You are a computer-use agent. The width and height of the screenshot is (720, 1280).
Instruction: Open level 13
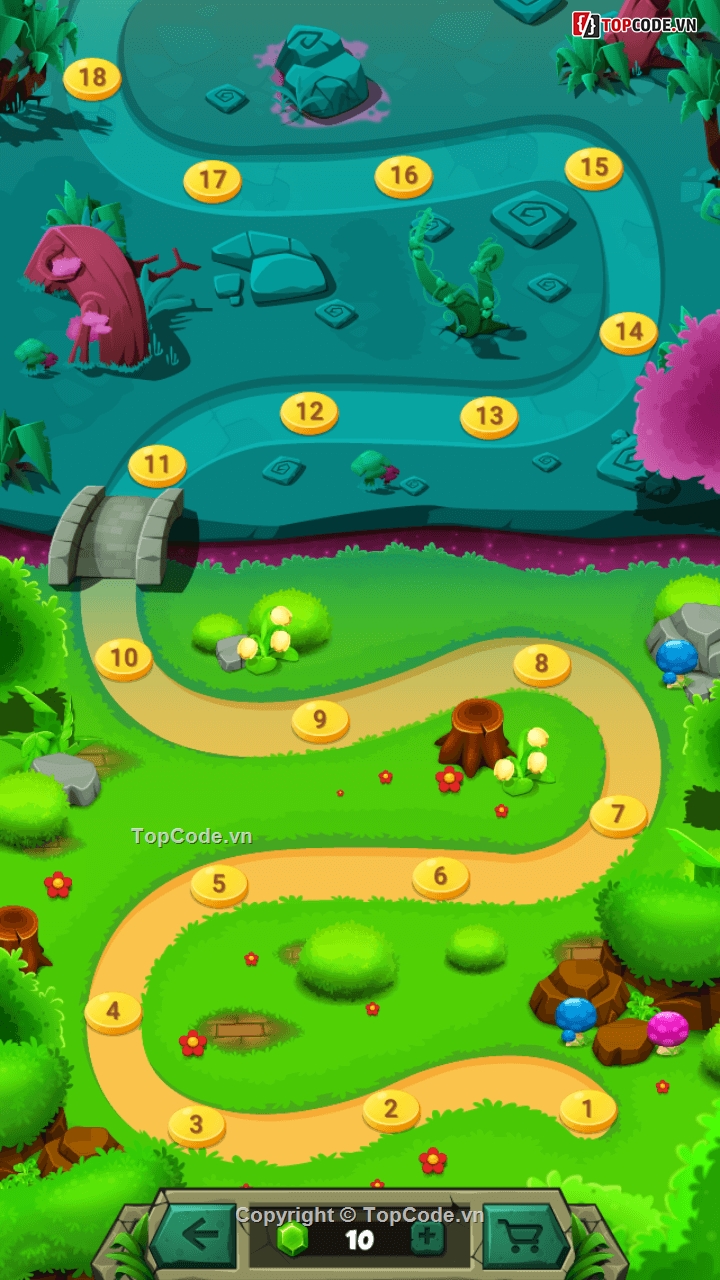pos(489,416)
